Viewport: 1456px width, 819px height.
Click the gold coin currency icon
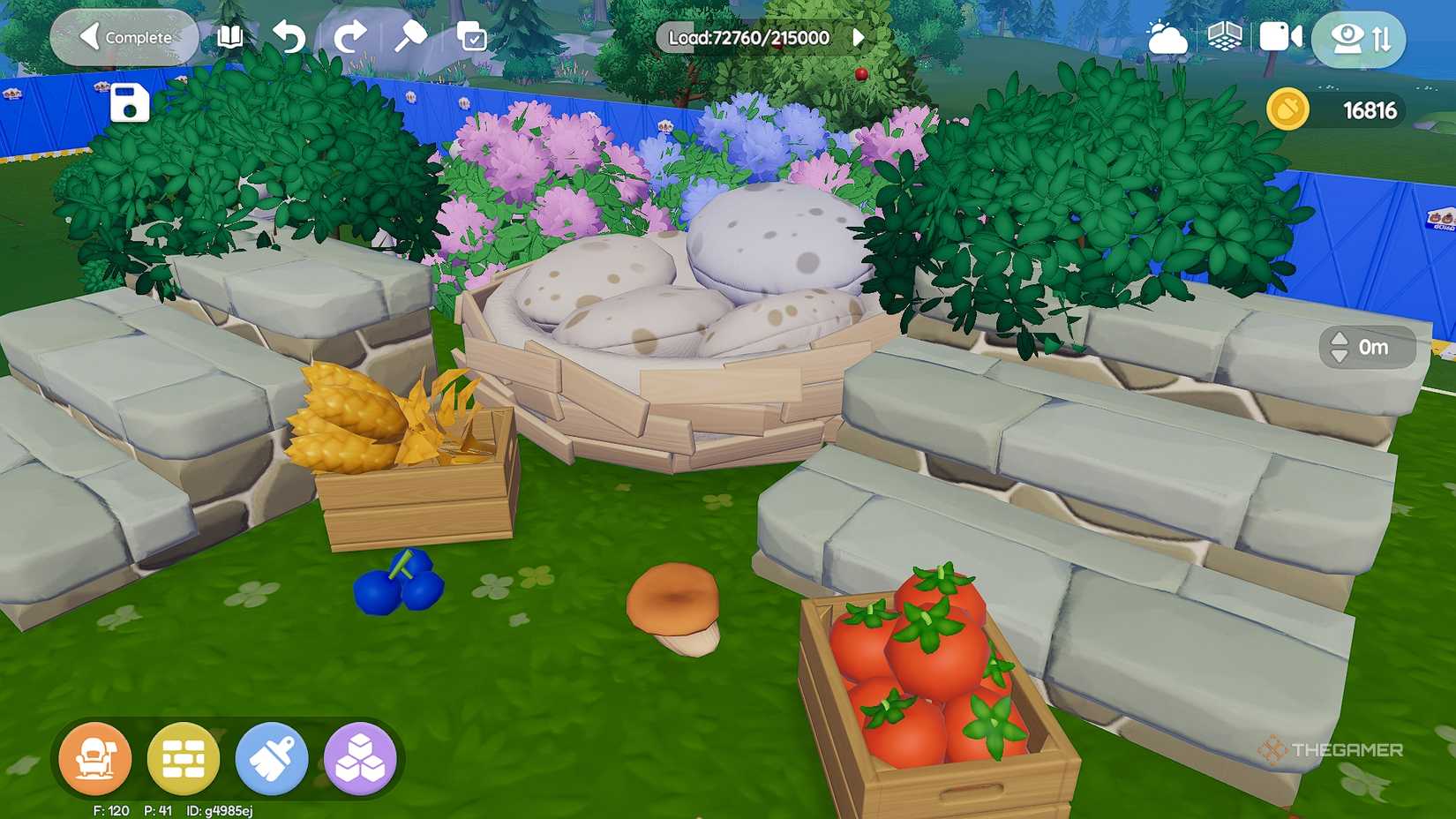1287,110
